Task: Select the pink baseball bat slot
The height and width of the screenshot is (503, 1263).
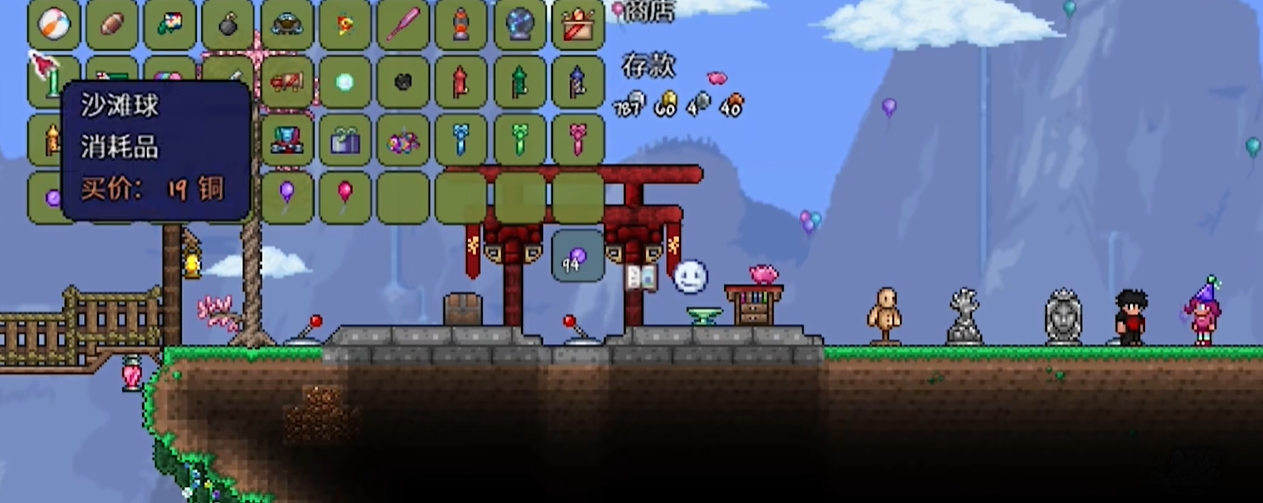Action: tap(403, 25)
